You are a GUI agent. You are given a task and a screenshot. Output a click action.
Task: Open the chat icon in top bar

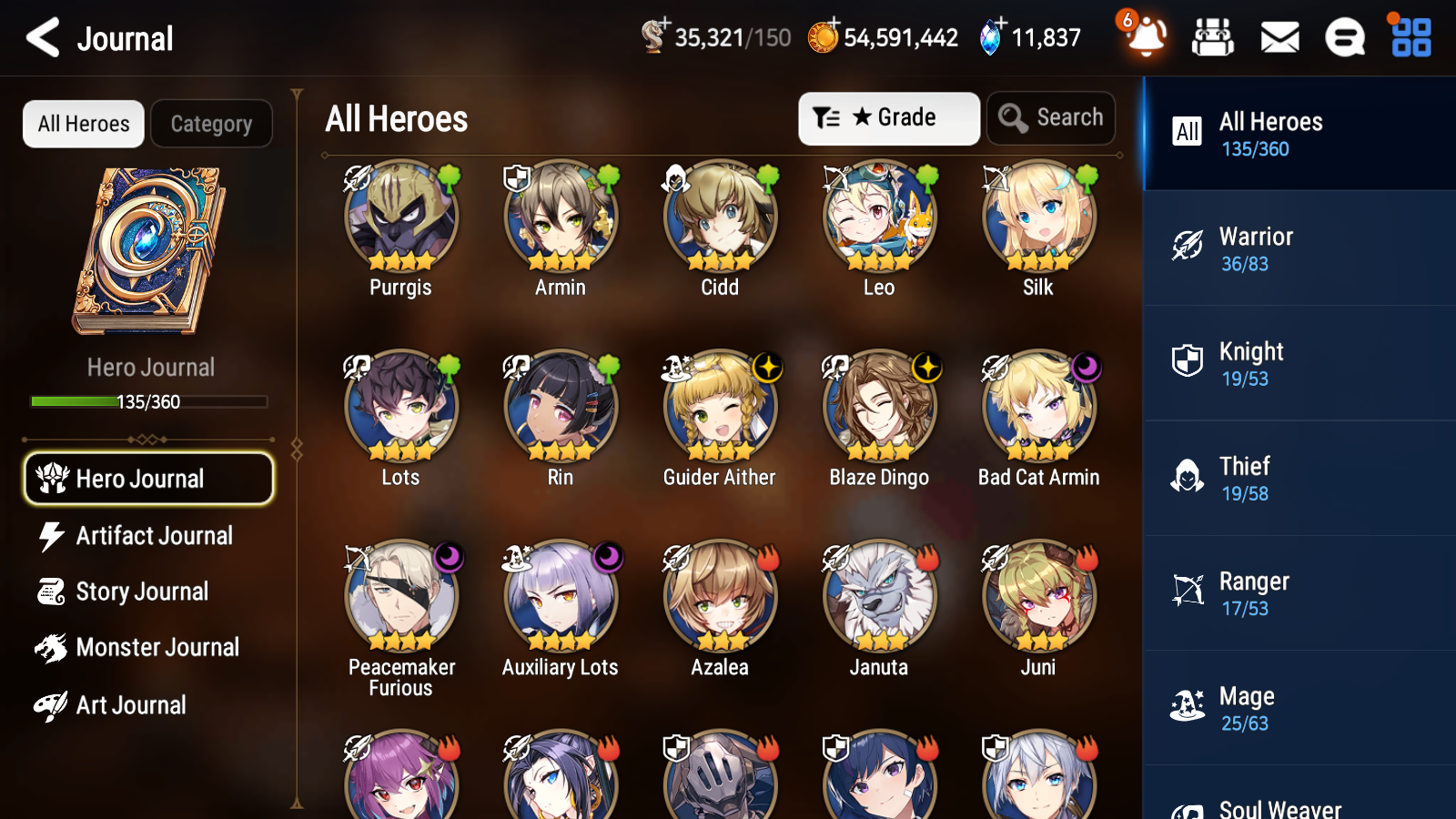(x=1344, y=37)
